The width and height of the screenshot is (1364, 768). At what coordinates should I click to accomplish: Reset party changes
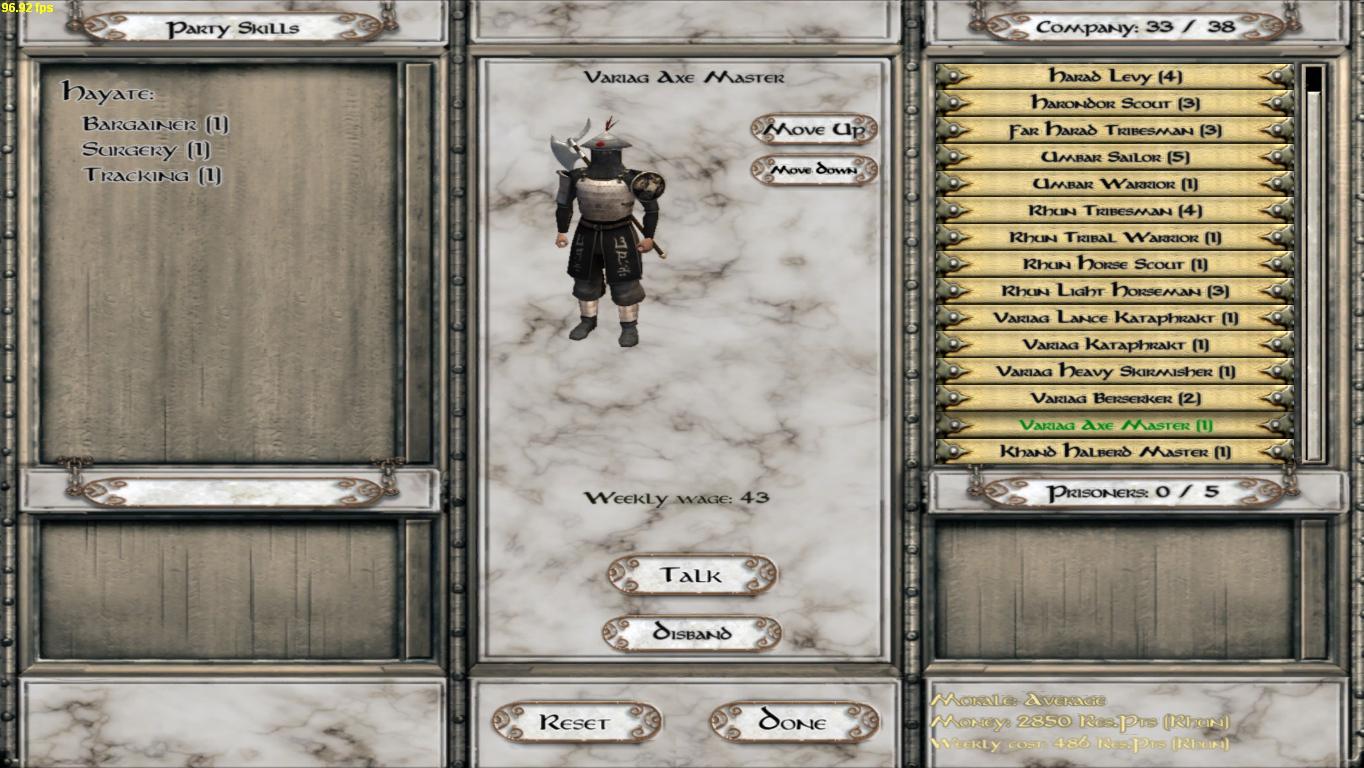(x=576, y=722)
